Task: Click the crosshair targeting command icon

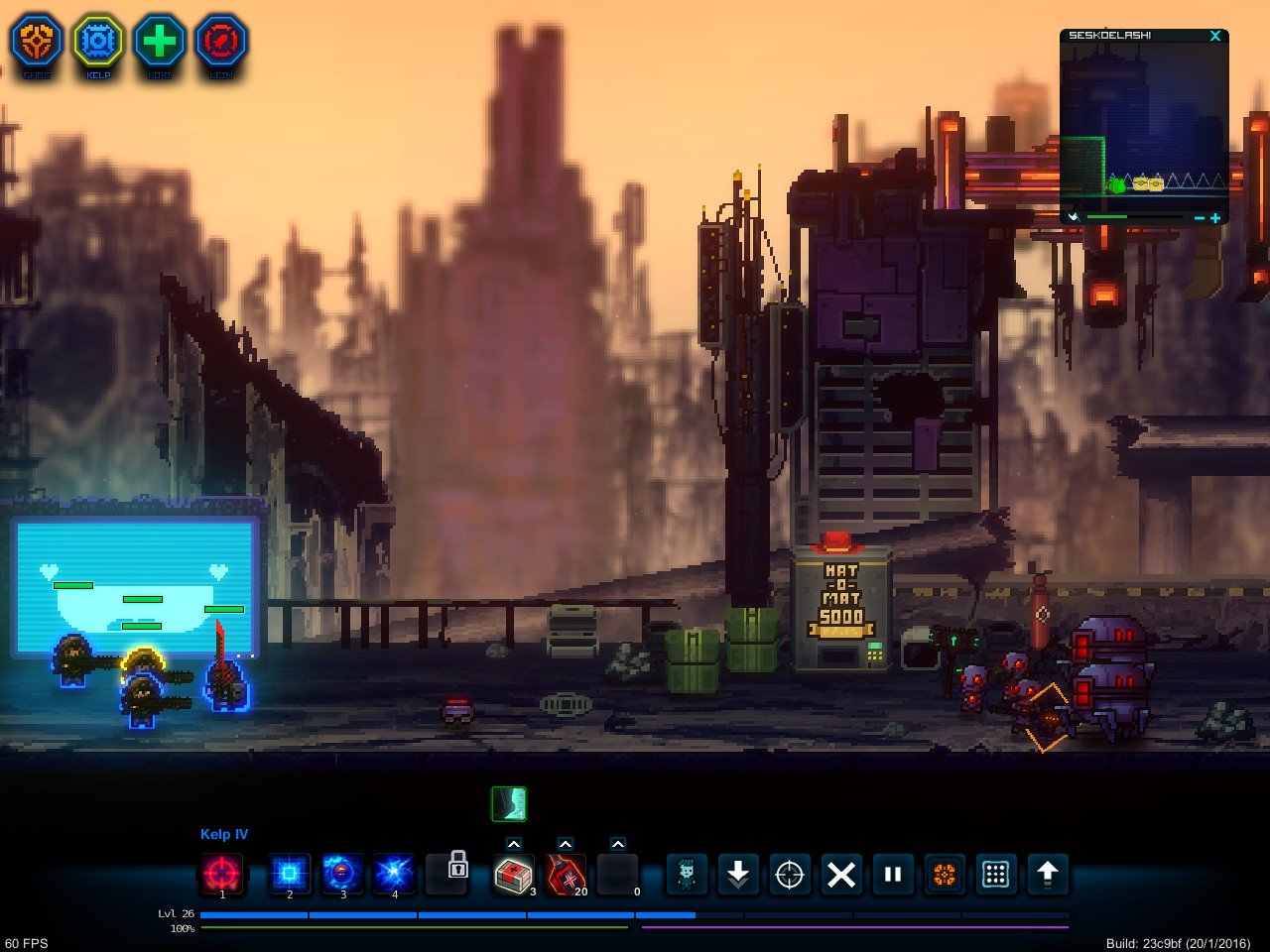Action: (x=789, y=875)
